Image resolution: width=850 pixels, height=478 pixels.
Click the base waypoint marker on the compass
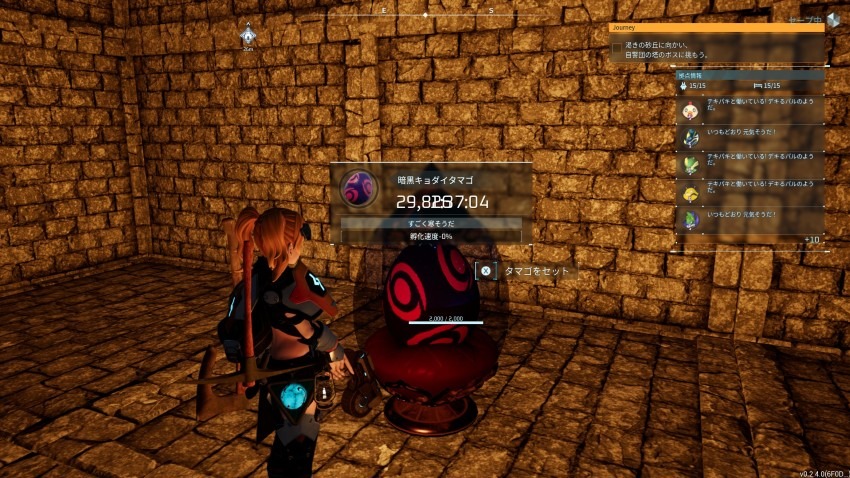click(x=248, y=36)
